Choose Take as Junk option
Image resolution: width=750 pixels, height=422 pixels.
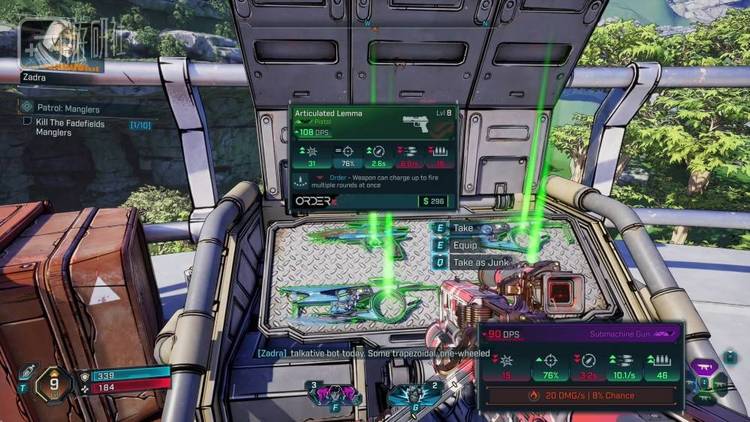tap(482, 261)
